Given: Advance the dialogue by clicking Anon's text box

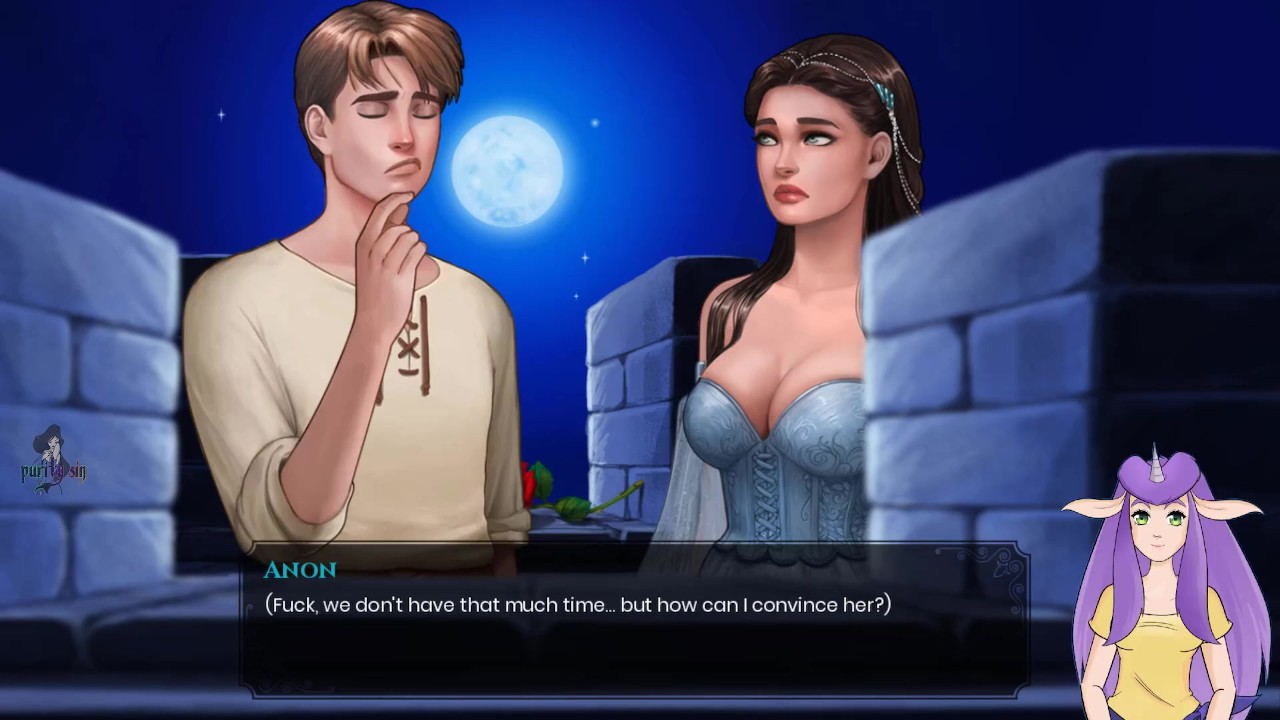Looking at the screenshot, I should (x=636, y=620).
